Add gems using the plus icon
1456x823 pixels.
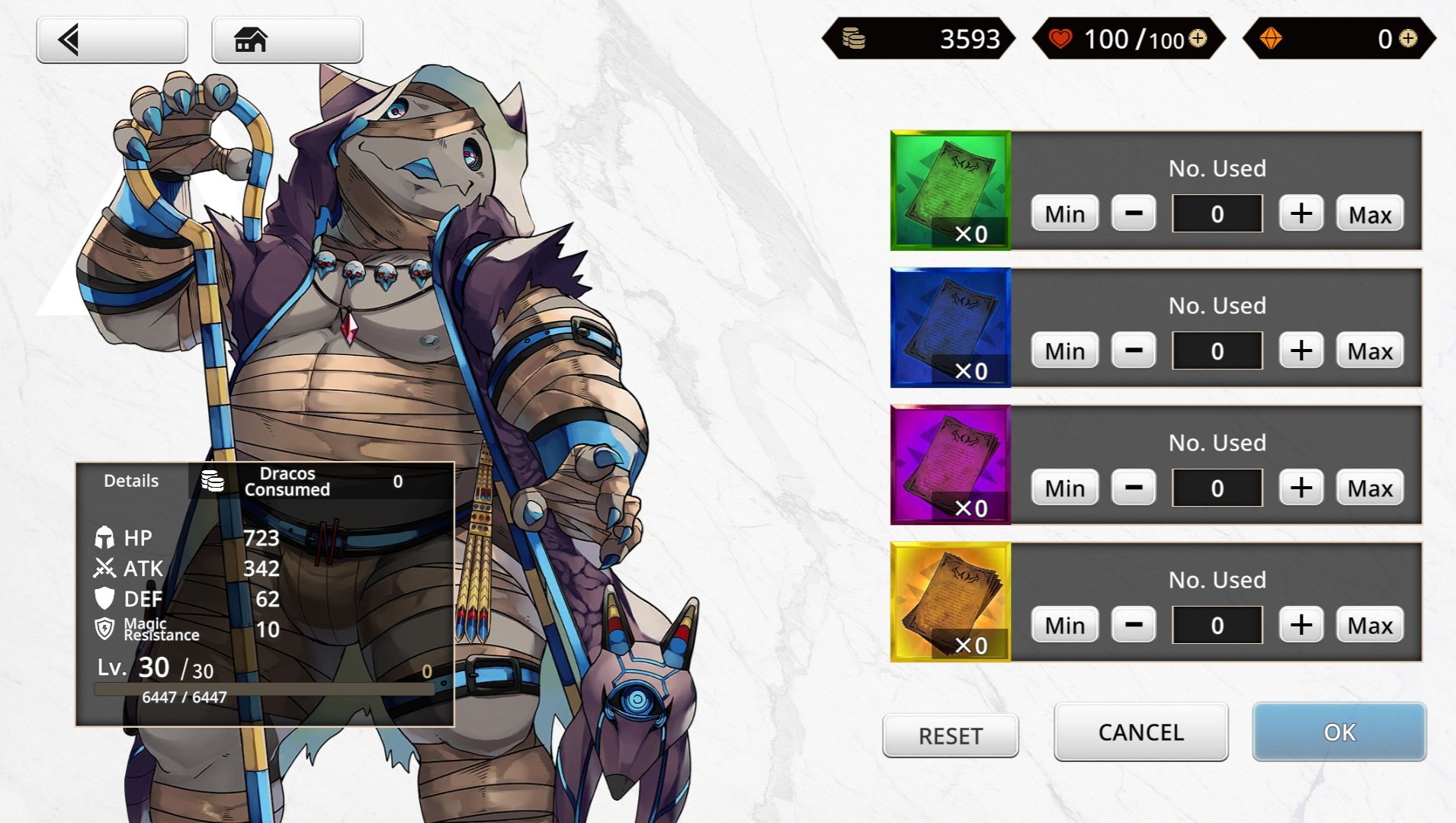[1408, 38]
